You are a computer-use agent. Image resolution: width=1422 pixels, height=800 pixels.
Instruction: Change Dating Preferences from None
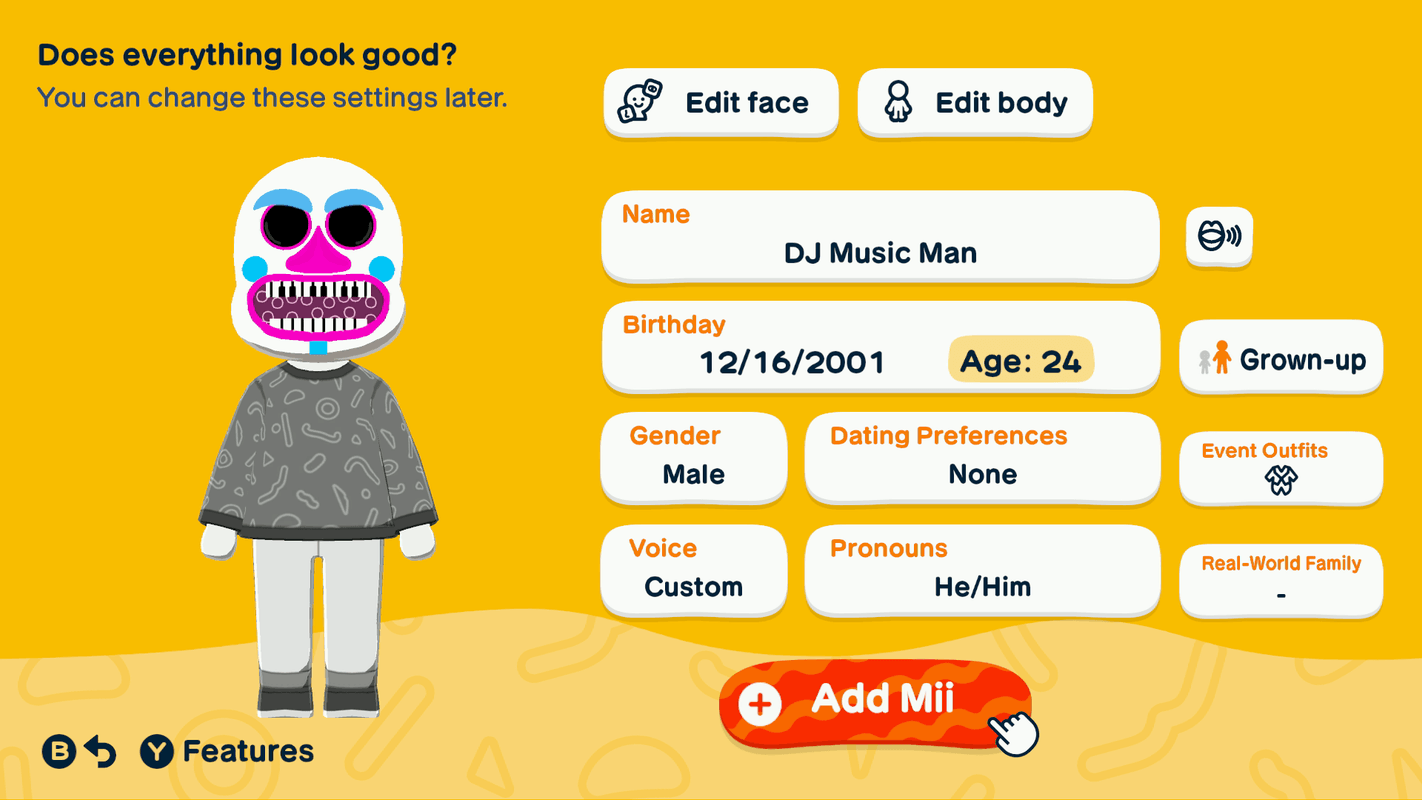pos(982,458)
